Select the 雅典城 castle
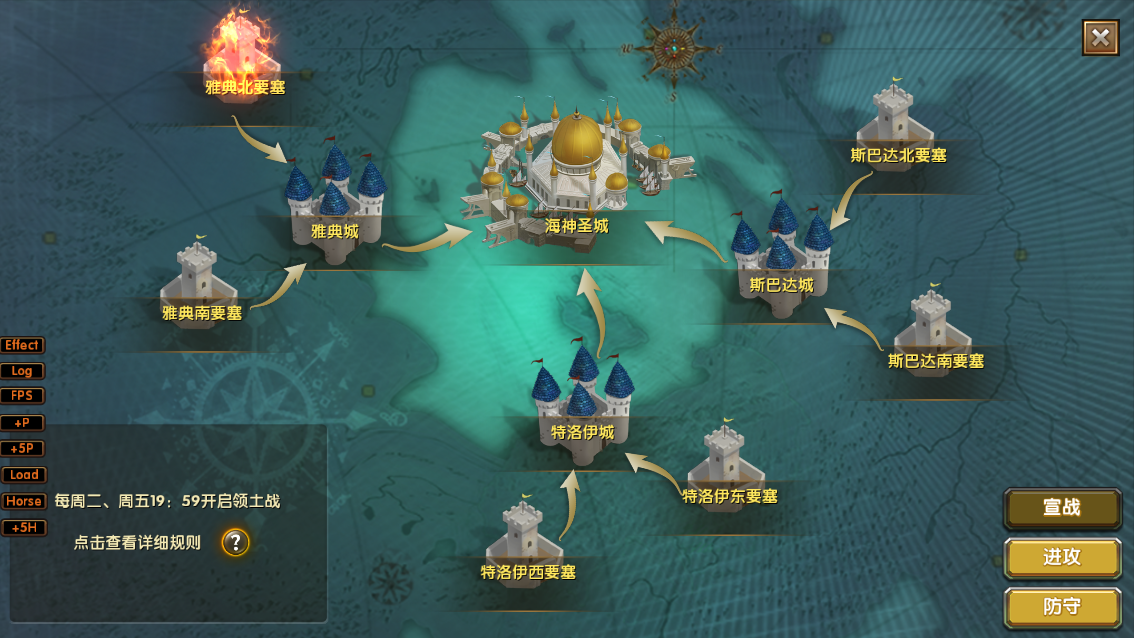This screenshot has height=638, width=1134. [334, 200]
